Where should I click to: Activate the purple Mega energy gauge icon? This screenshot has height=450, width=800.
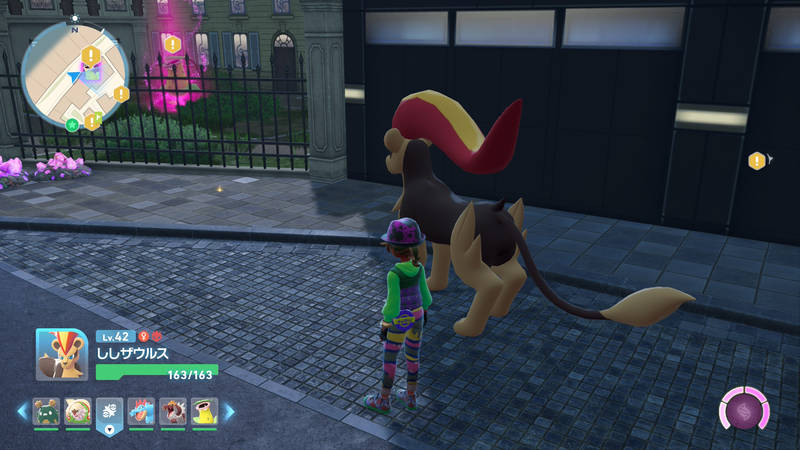[743, 409]
